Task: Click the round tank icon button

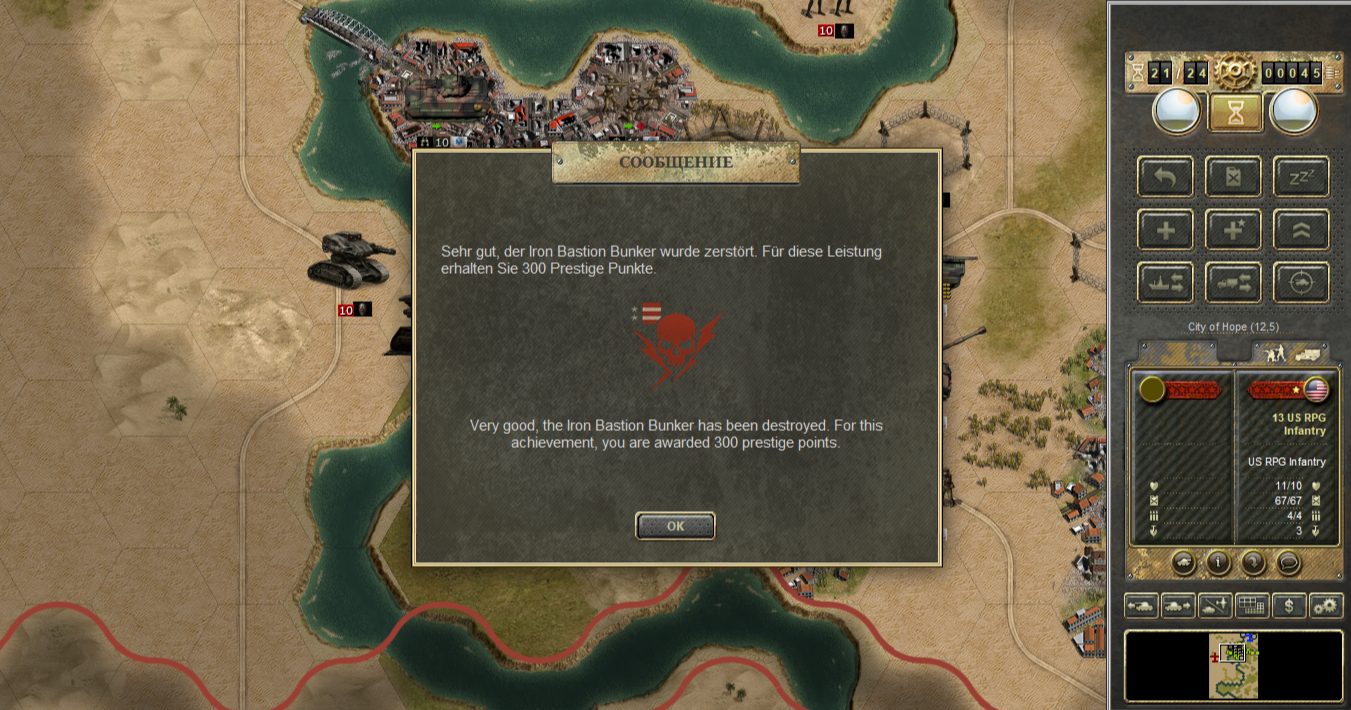Action: point(1183,562)
